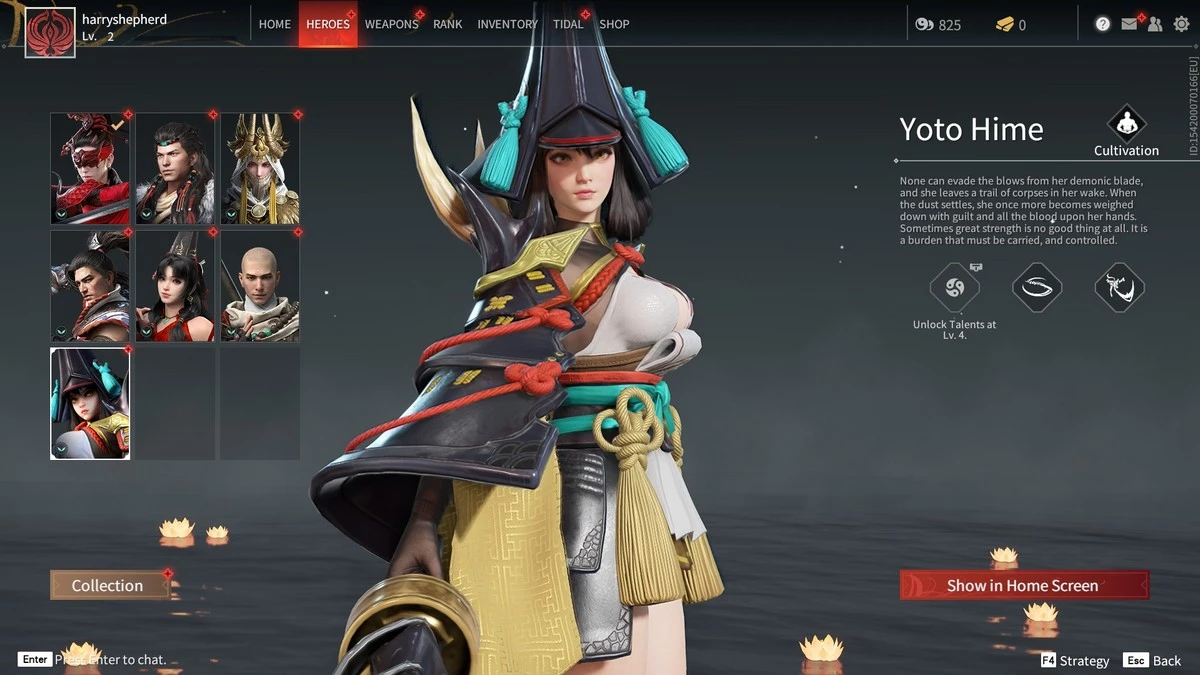The image size is (1200, 675).
Task: Open settings with the gear icon
Action: pos(1181,24)
